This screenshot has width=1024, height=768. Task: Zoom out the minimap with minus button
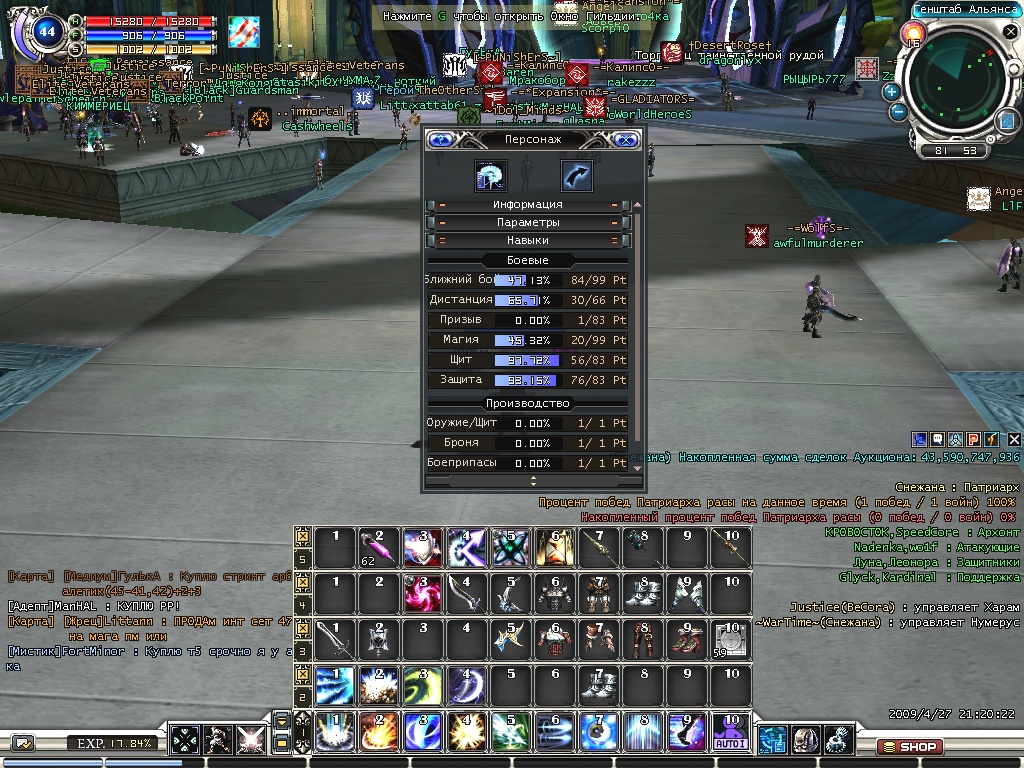tap(898, 112)
